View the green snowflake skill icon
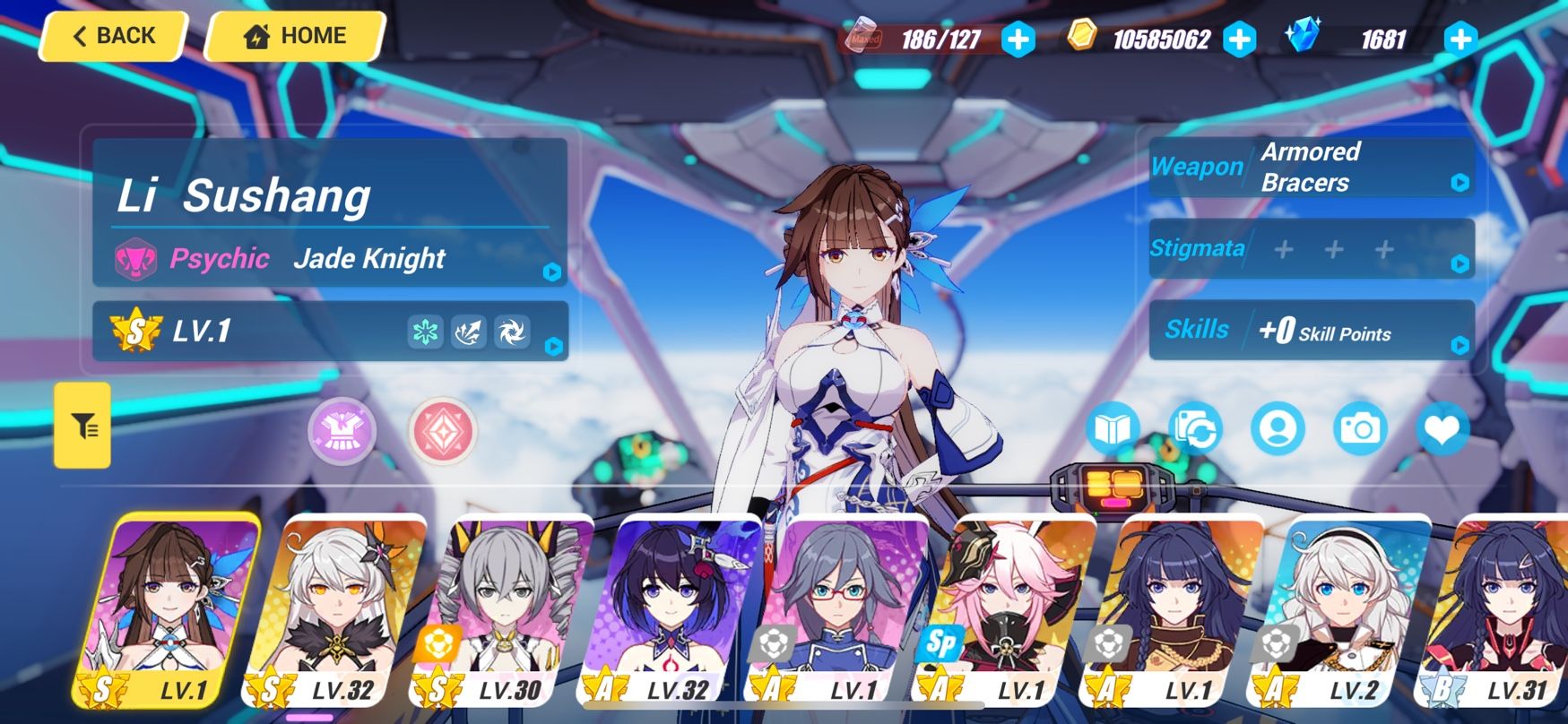1568x724 pixels. [x=423, y=332]
